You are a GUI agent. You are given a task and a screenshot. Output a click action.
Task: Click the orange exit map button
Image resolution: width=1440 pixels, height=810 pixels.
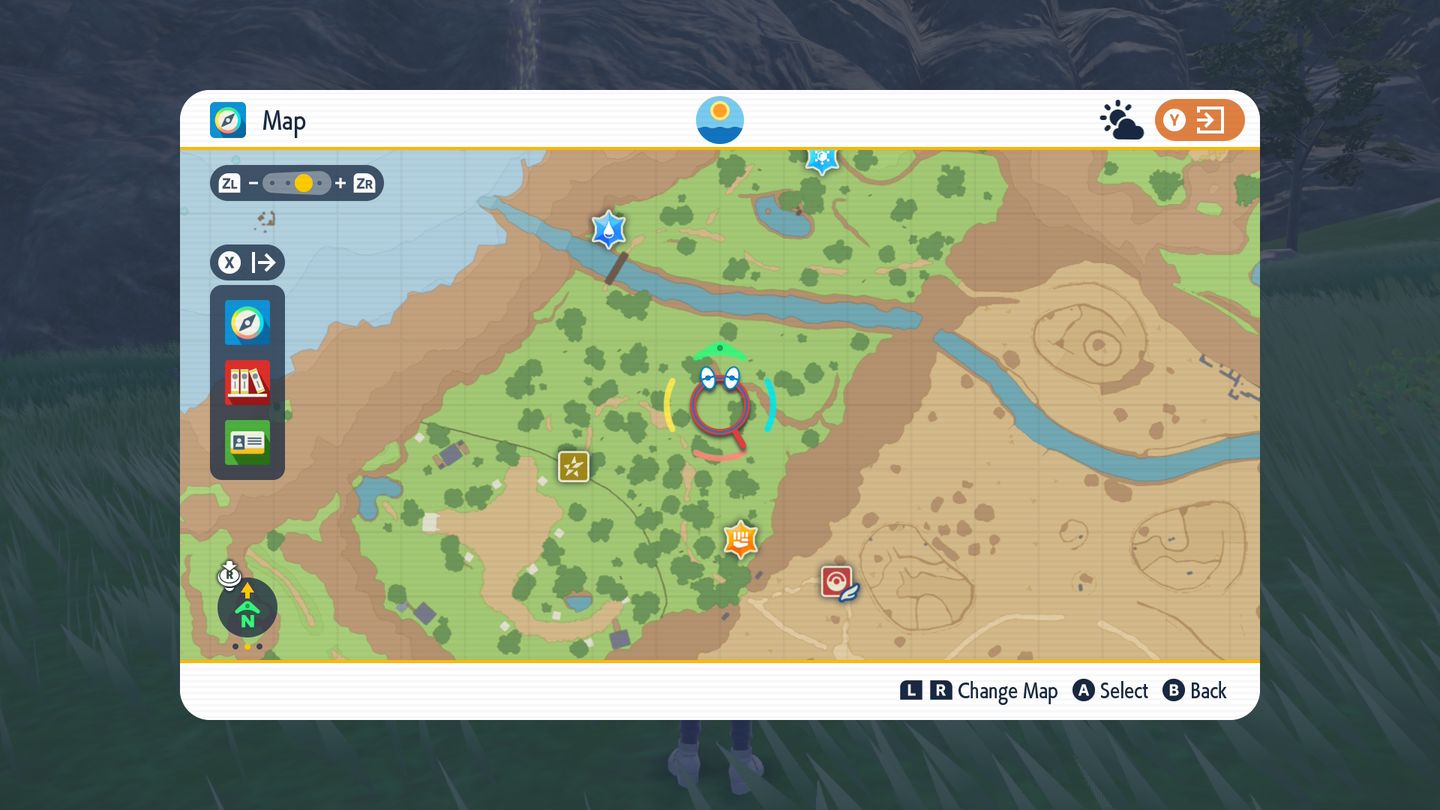[1199, 121]
